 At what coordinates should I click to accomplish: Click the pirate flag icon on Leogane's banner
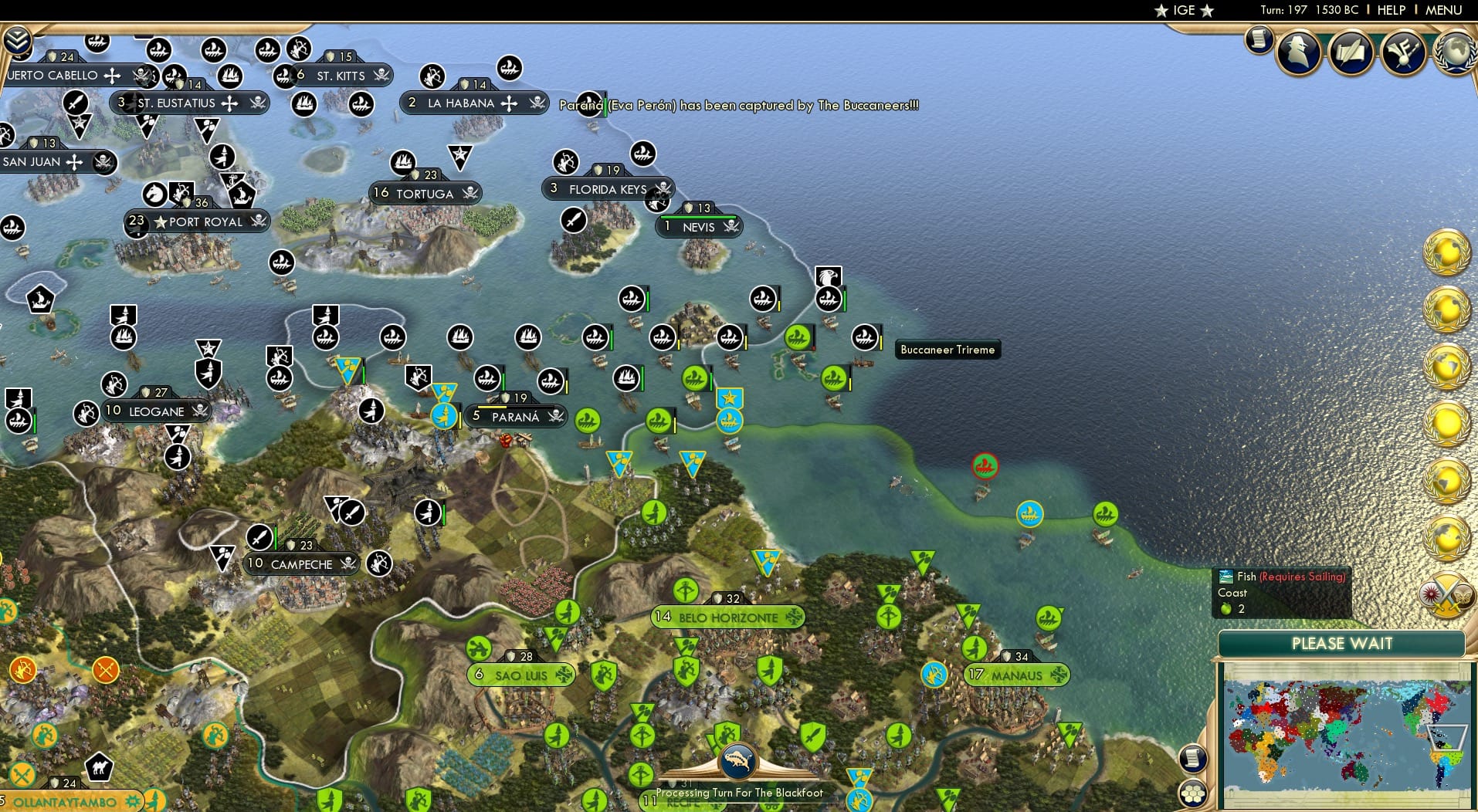[x=199, y=411]
